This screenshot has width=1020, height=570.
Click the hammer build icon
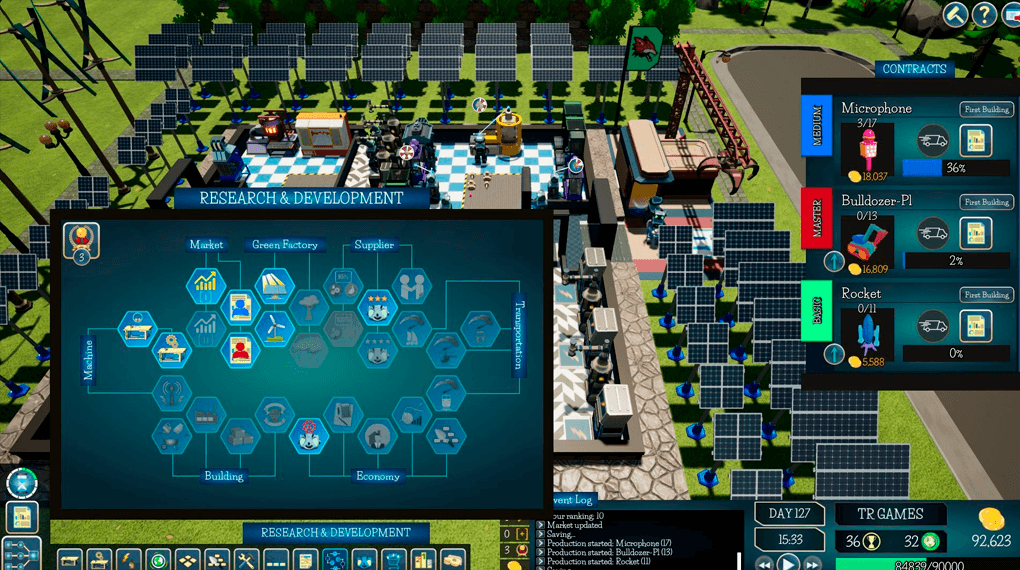click(954, 15)
